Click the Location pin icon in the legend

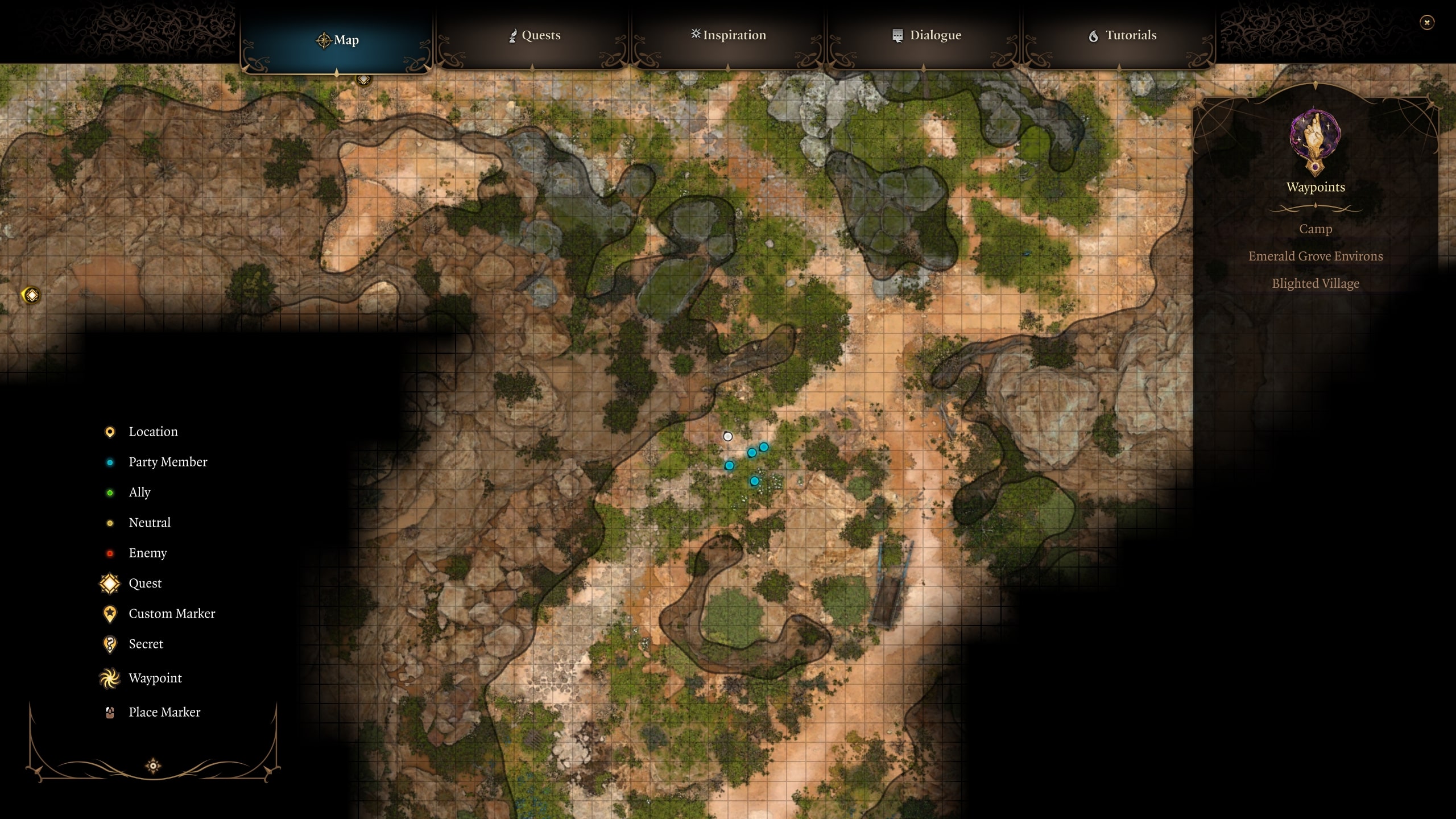pos(109,431)
